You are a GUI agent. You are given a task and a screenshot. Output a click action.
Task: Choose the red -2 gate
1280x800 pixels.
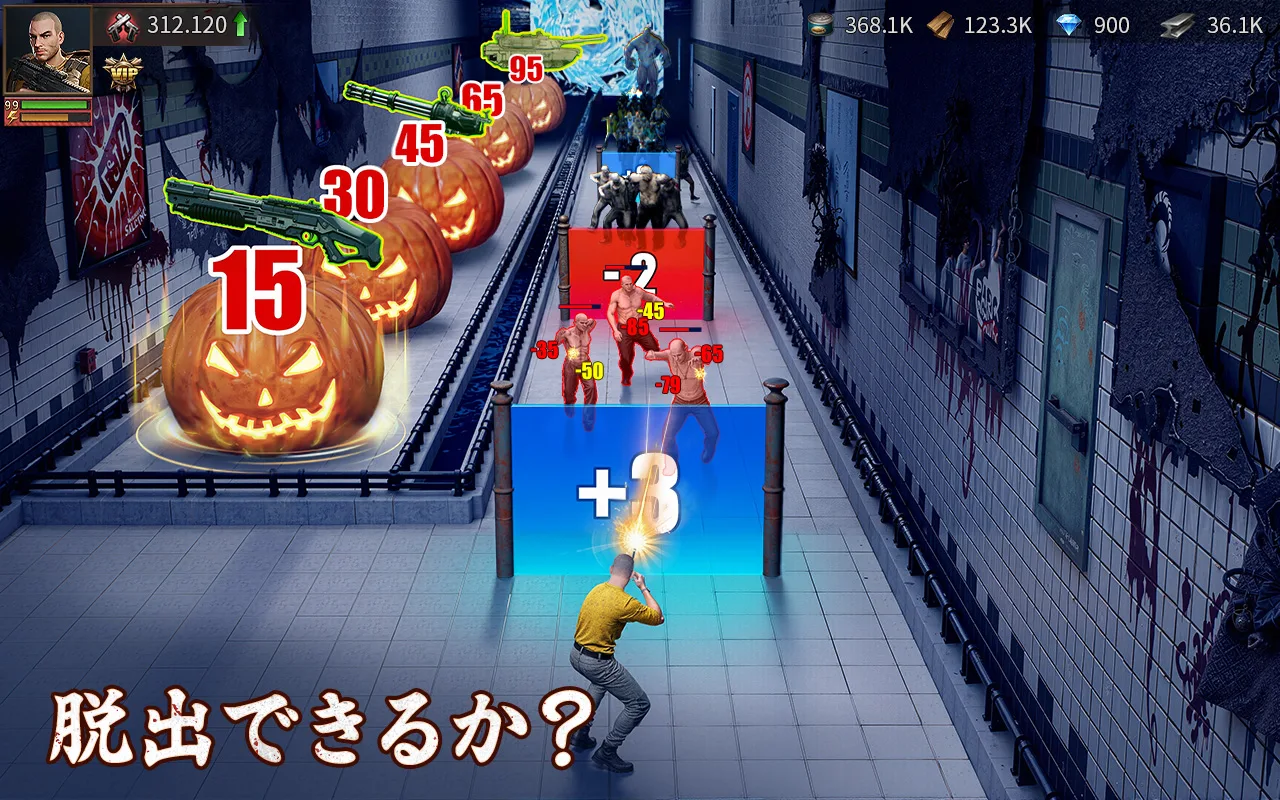coord(636,275)
